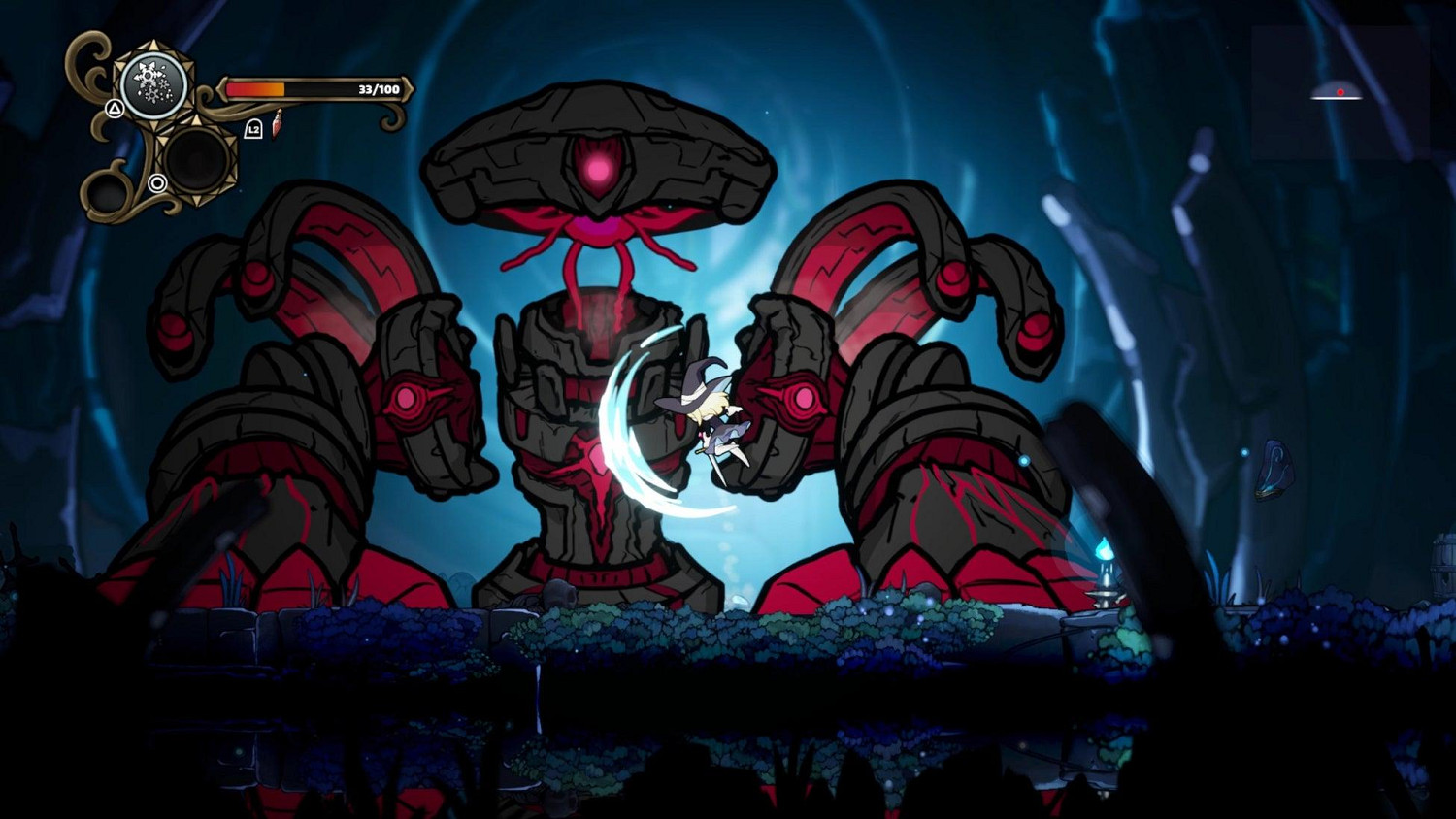Click the red-orange health bar fill
This screenshot has width=1456, height=819.
pos(255,86)
